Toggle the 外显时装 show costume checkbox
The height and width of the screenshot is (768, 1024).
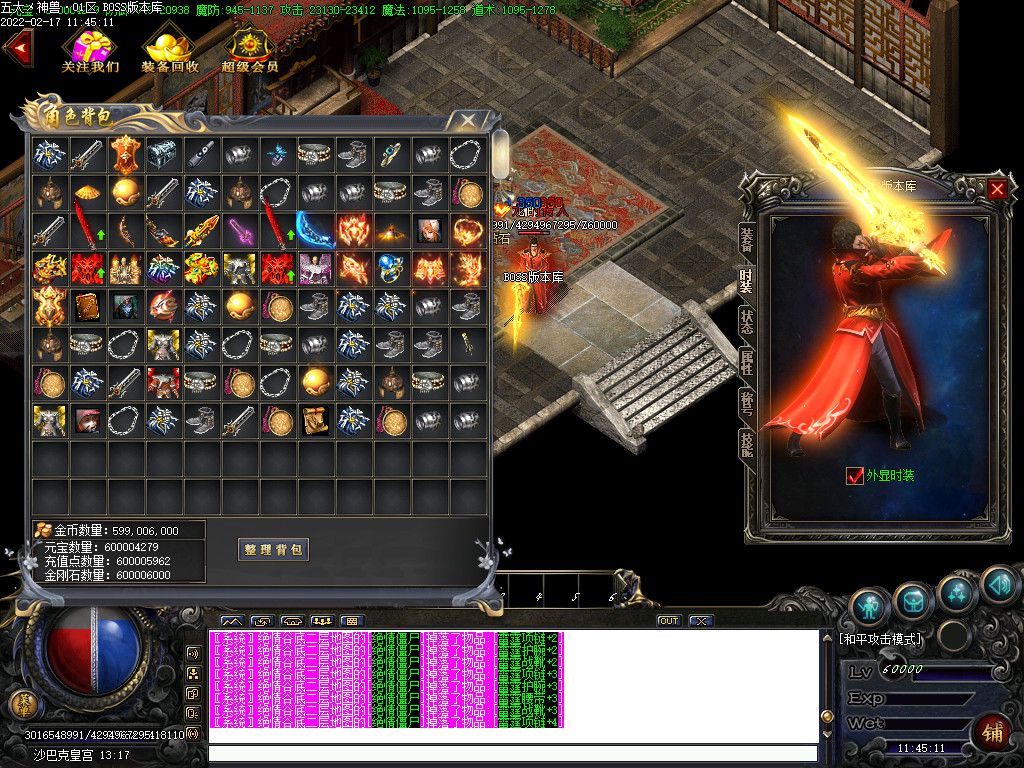(x=854, y=476)
